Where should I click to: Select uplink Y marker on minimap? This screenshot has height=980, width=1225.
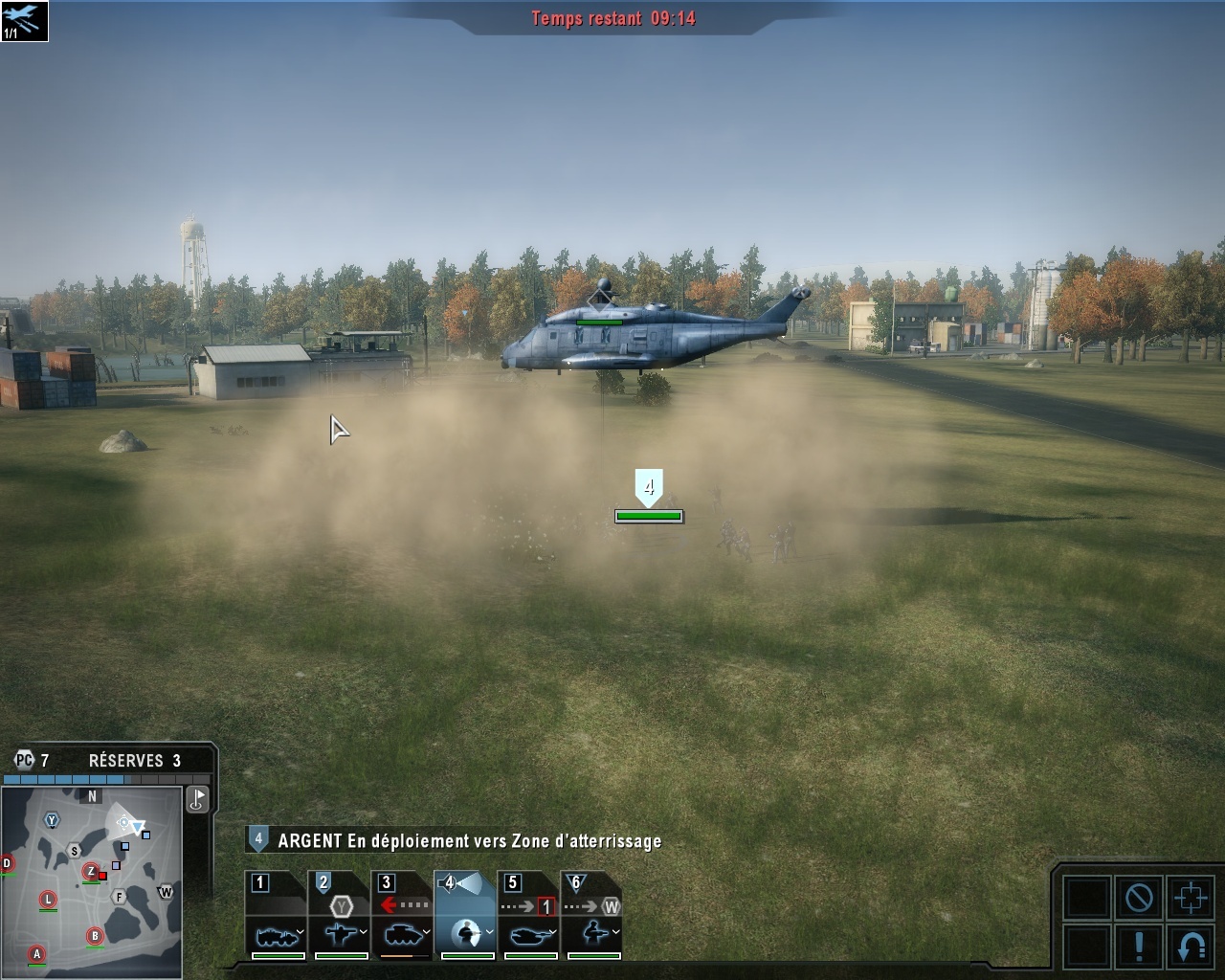pyautogui.click(x=52, y=820)
